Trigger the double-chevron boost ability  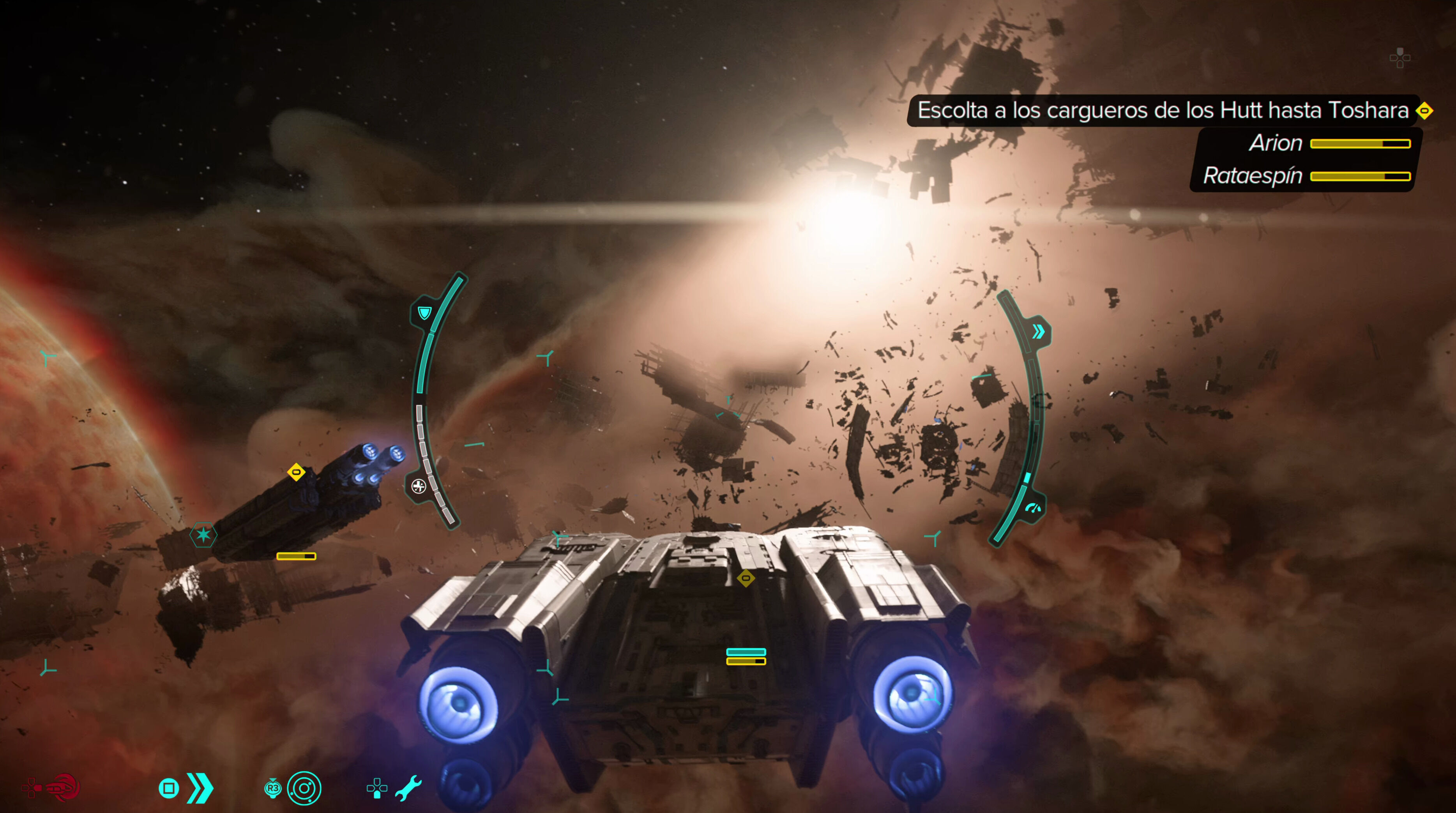200,788
